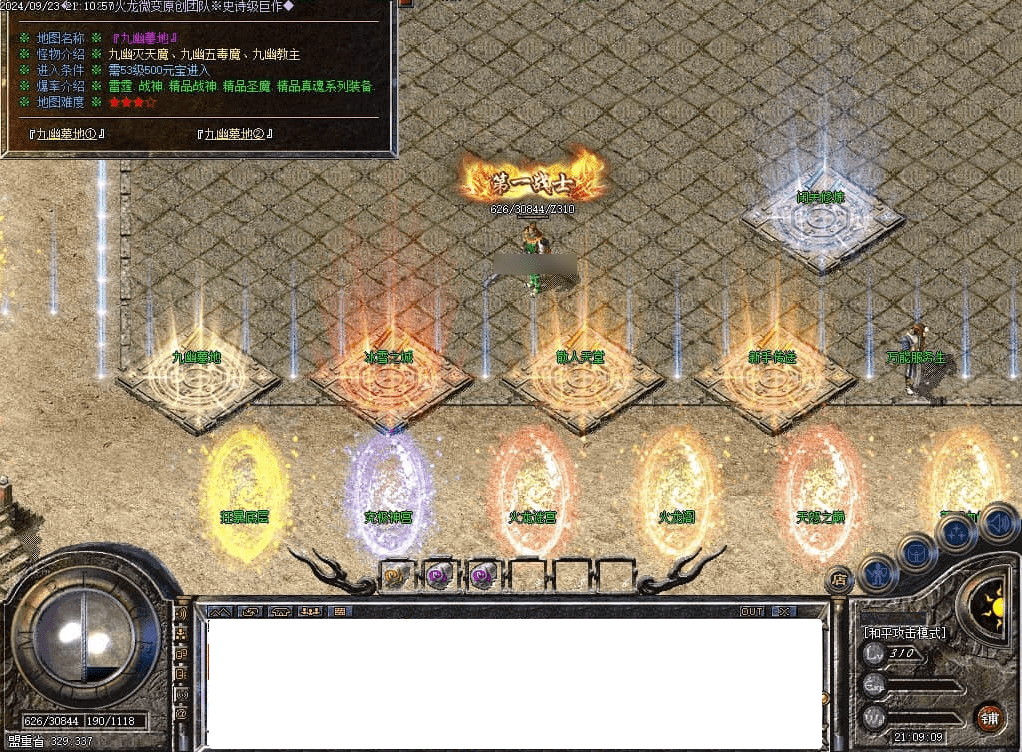Toggle the sound speaker round button

pos(996,520)
